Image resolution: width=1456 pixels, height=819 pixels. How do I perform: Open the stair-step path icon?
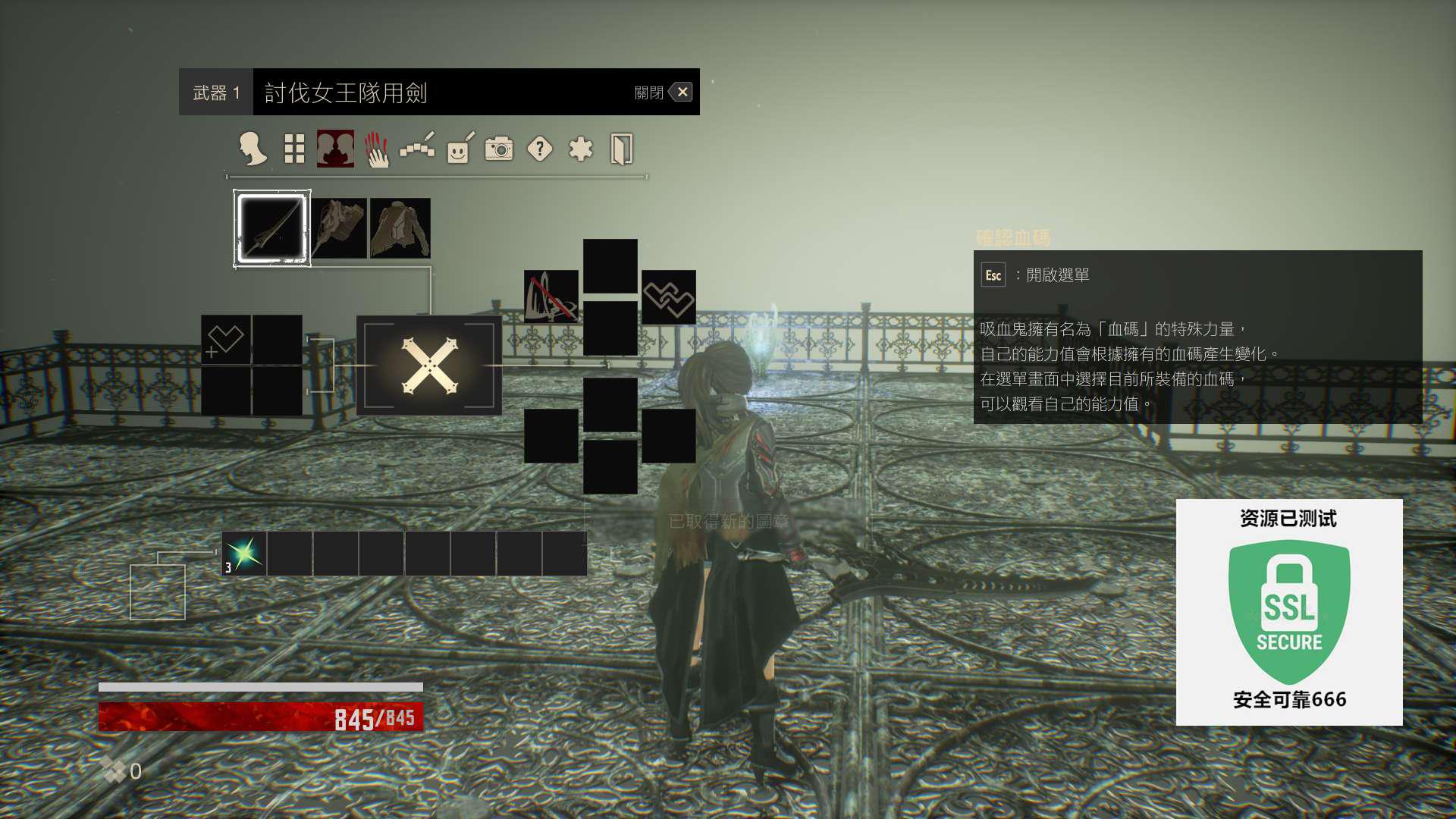point(417,149)
